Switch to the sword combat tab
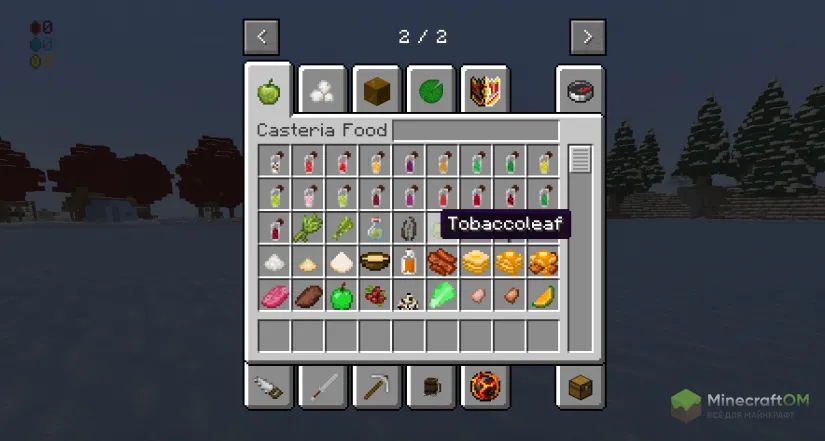 point(323,385)
